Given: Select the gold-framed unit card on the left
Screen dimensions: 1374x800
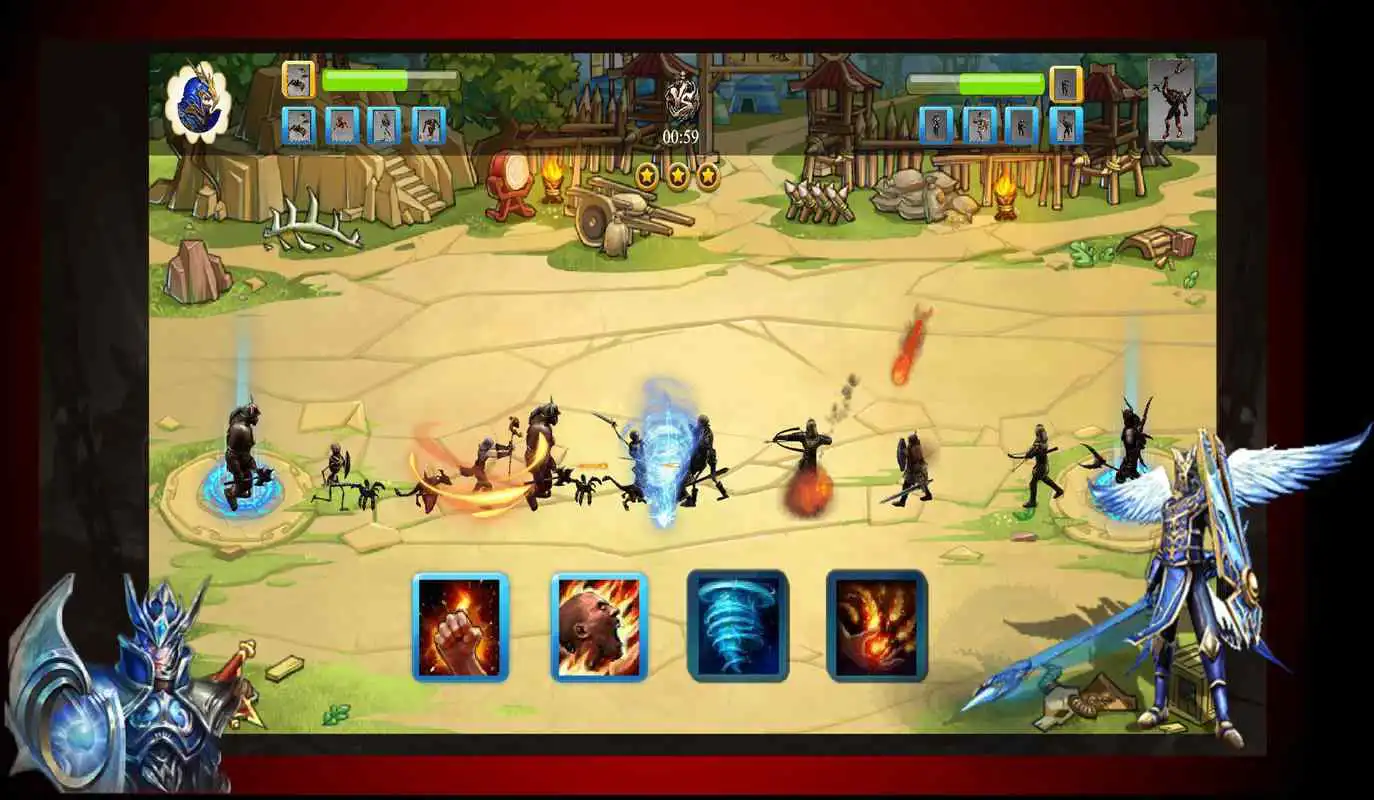Looking at the screenshot, I should coord(300,79).
